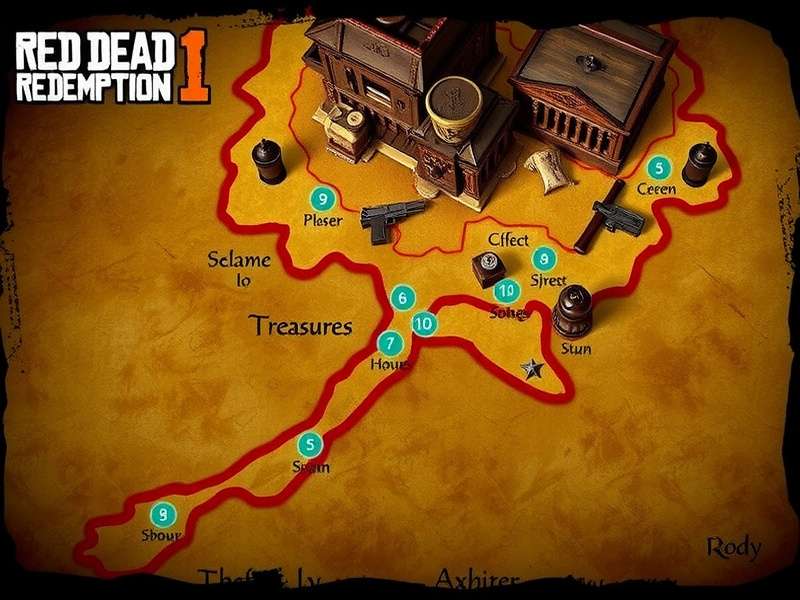Click the dark star map marker
The image size is (800, 600).
[532, 369]
